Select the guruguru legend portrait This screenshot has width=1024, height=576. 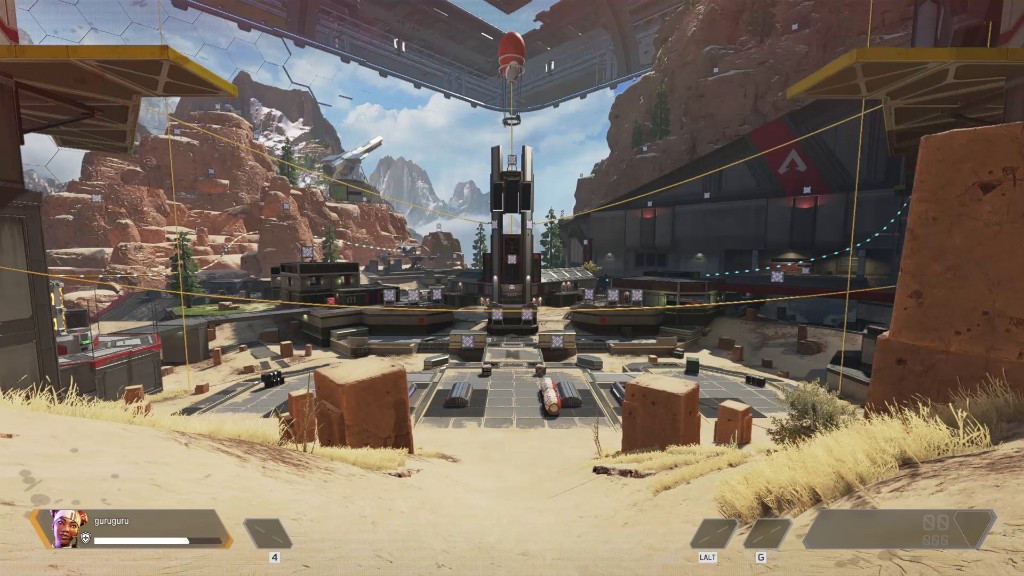point(68,528)
